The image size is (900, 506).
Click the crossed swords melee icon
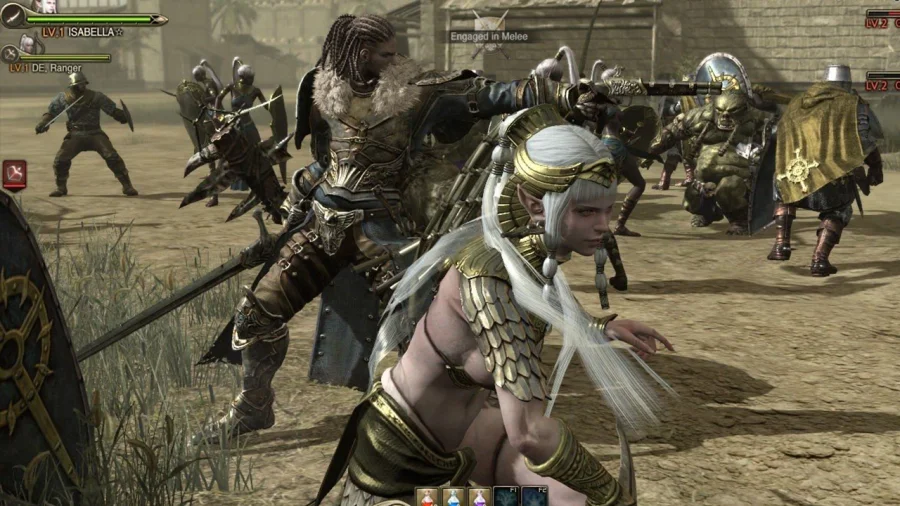point(487,21)
